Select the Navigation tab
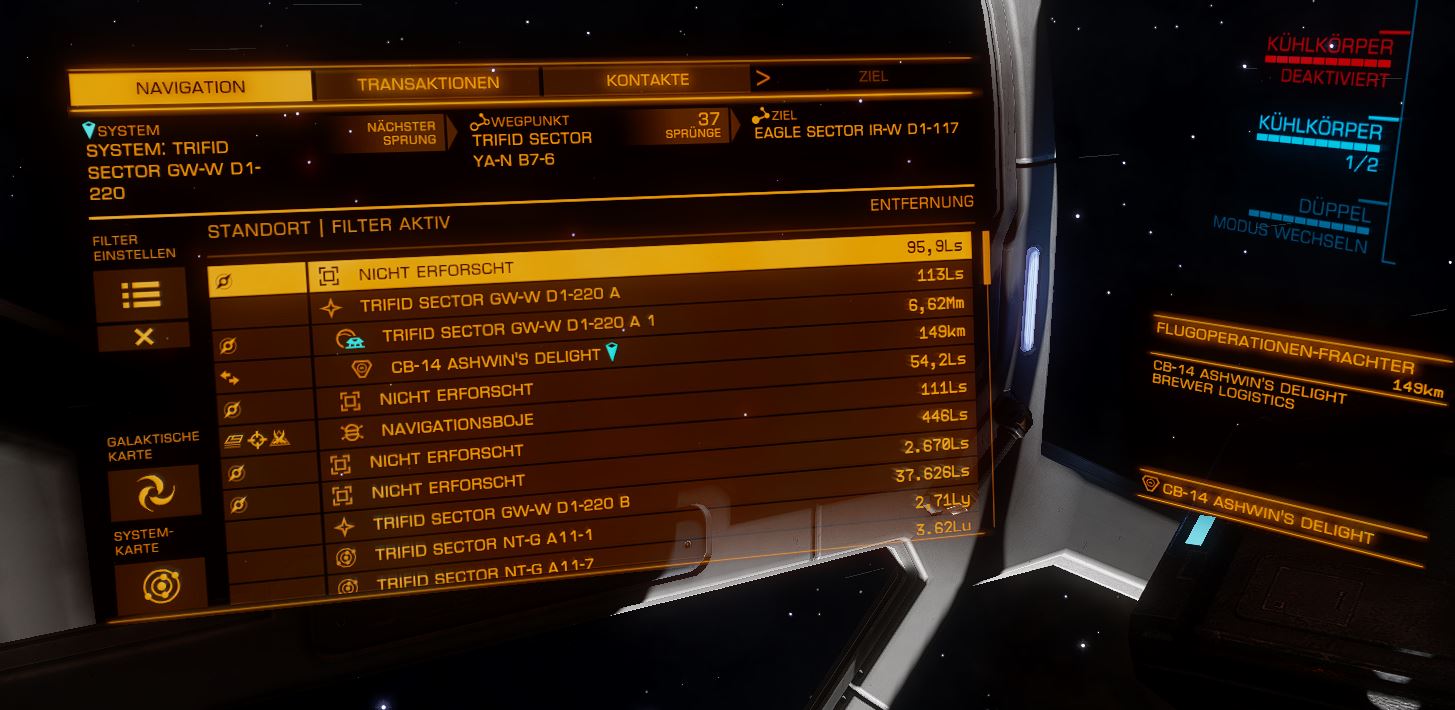 (190, 88)
